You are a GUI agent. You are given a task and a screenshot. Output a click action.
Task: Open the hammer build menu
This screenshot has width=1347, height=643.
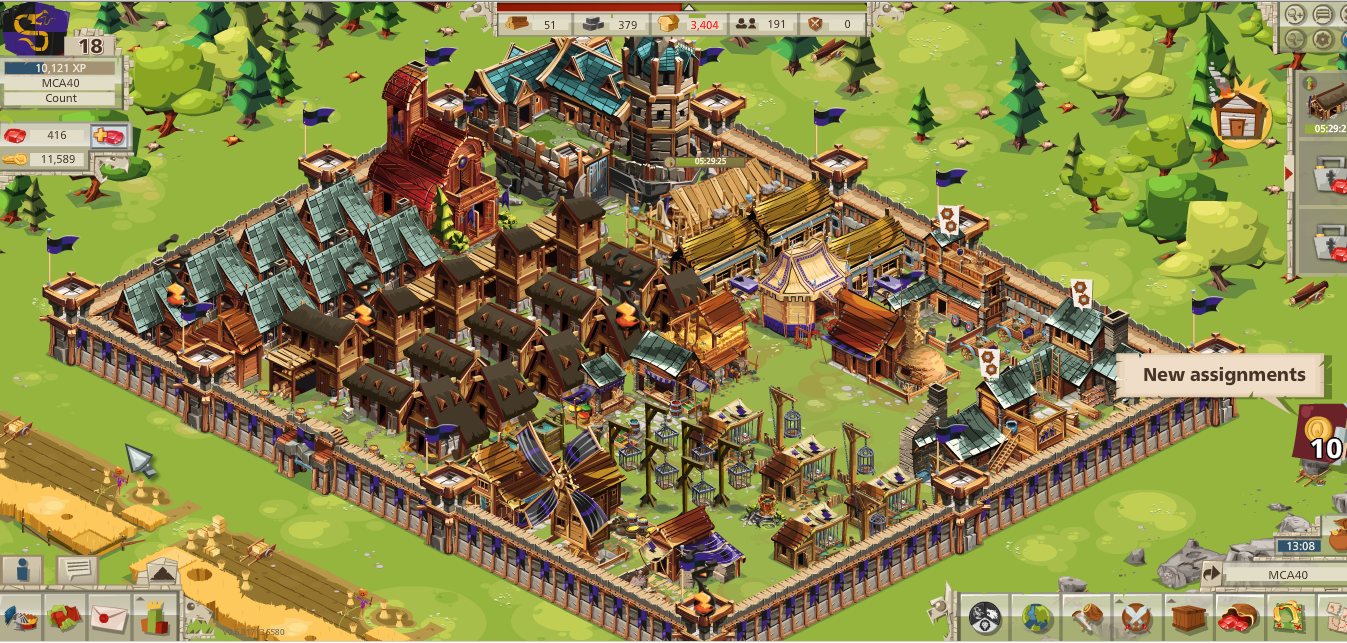[x=1085, y=617]
